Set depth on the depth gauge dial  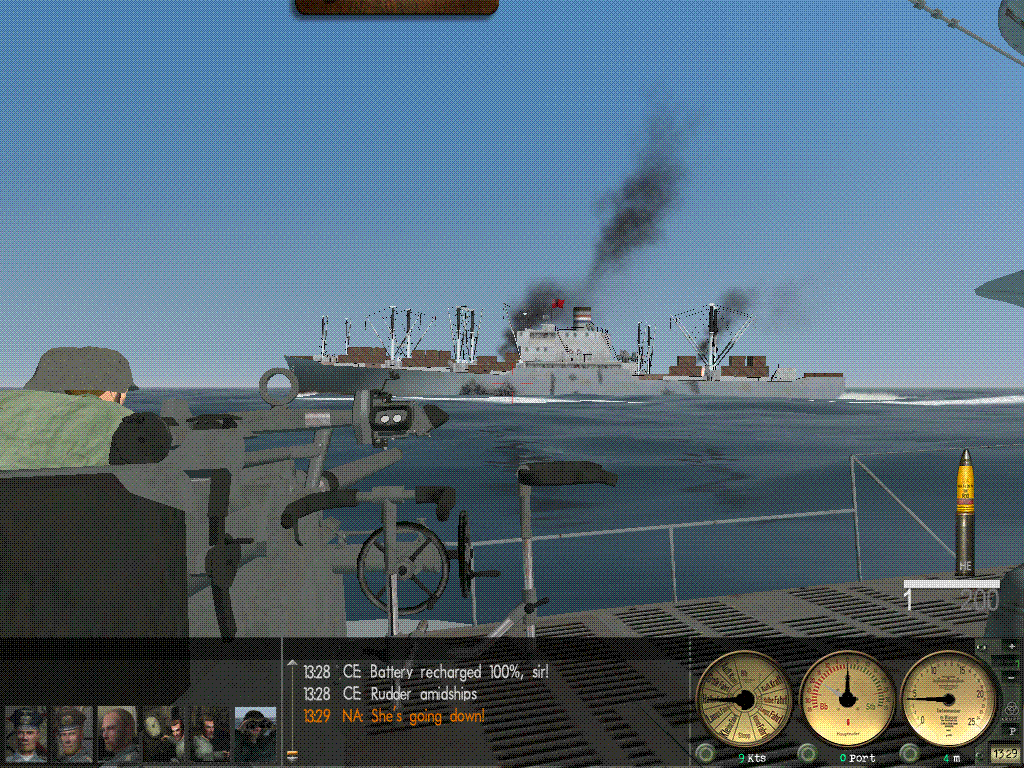[x=947, y=697]
